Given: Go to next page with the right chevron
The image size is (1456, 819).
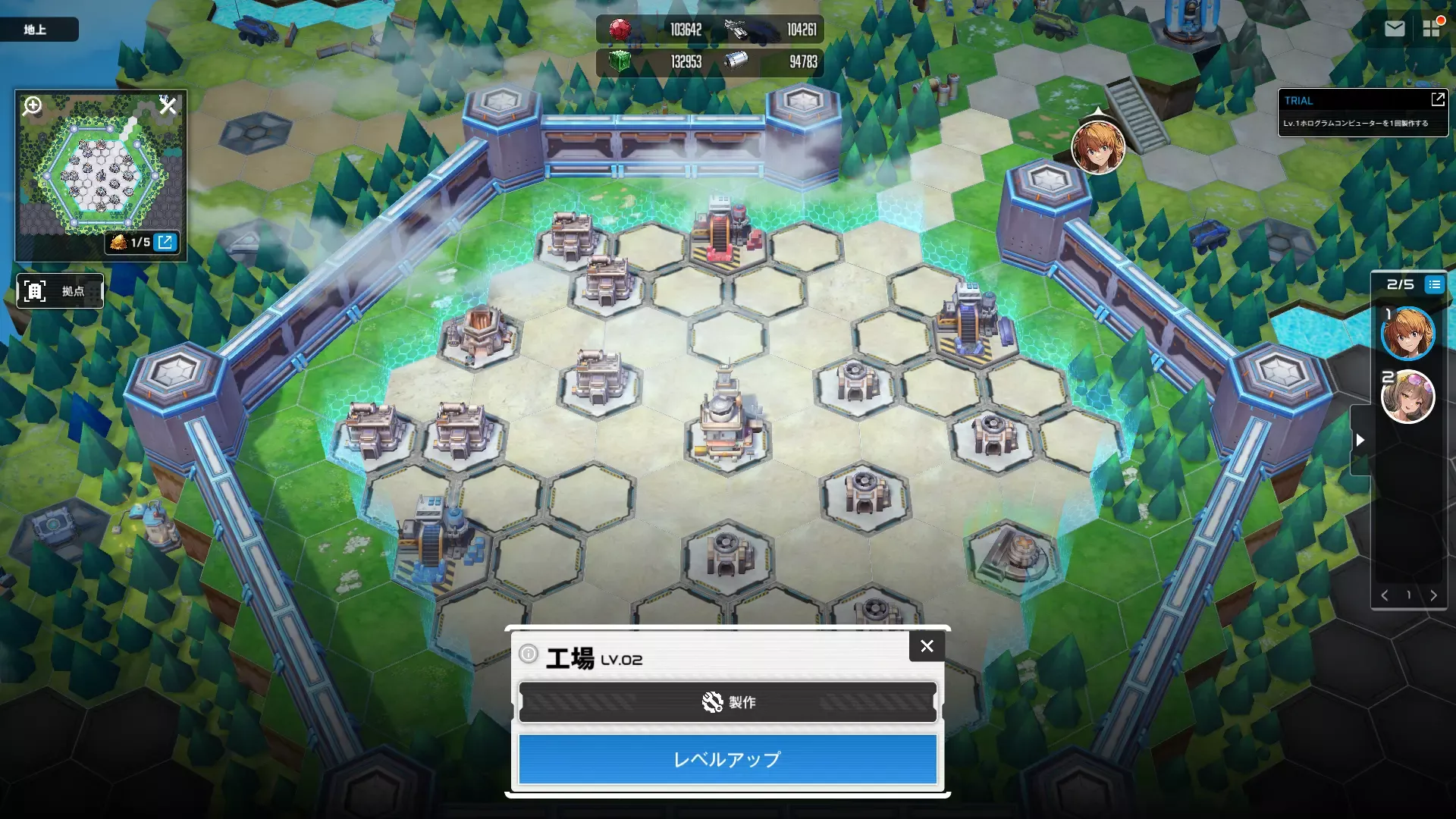Looking at the screenshot, I should tap(1433, 595).
